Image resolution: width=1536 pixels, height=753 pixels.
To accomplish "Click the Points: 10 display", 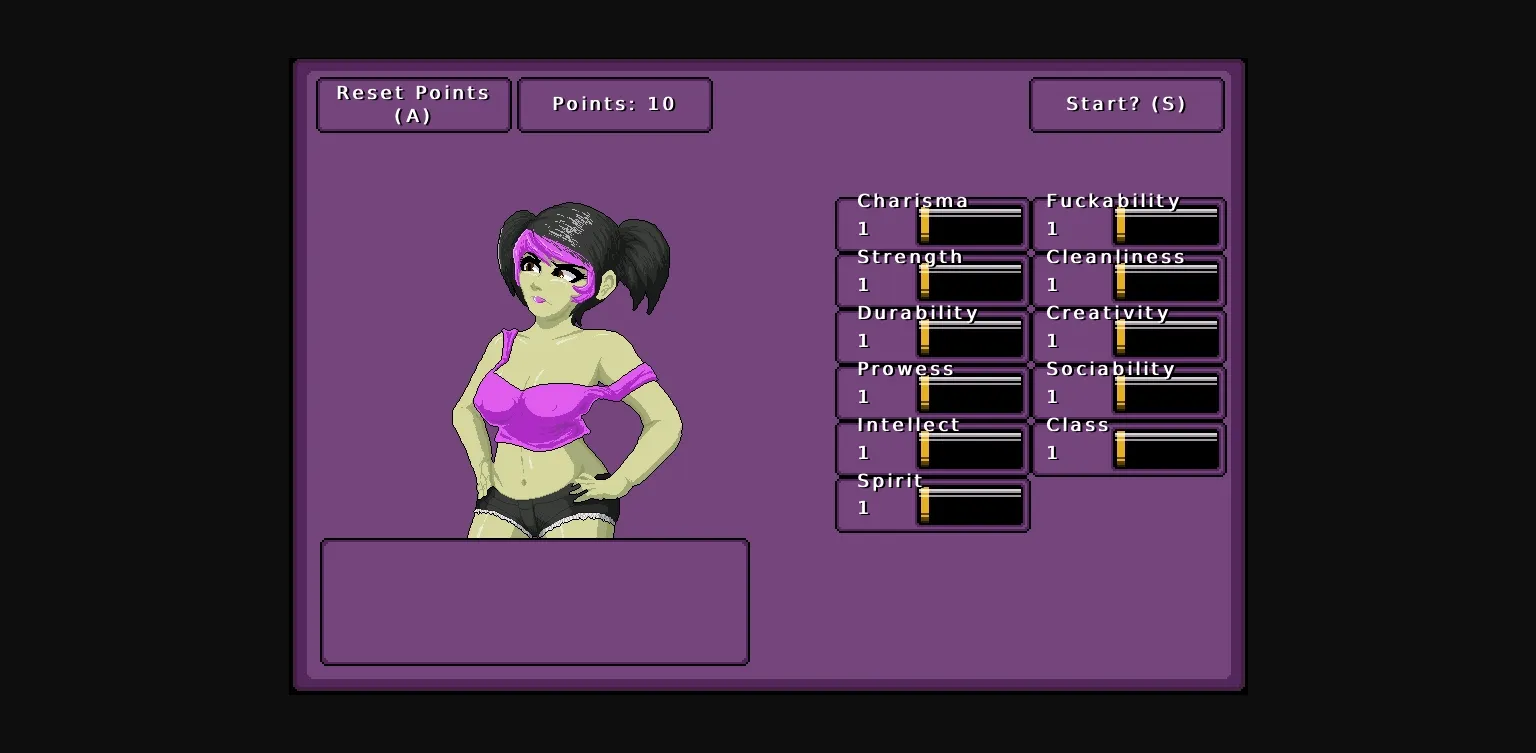I will 614,104.
